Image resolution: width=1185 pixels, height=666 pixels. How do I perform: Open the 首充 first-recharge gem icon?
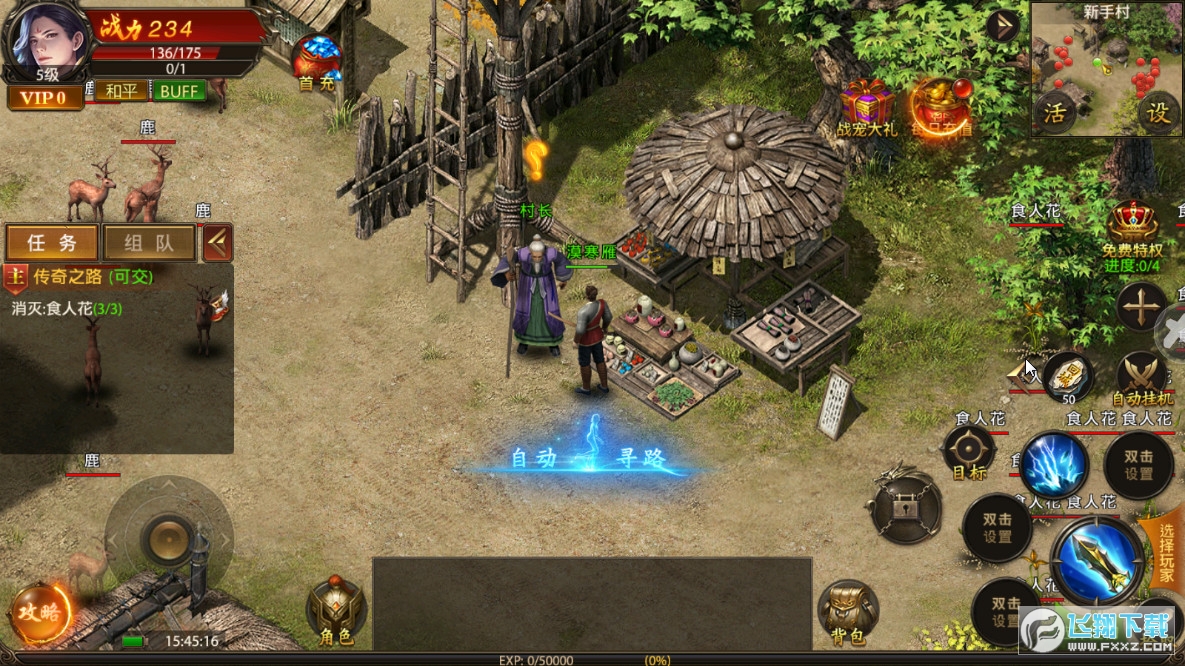click(x=316, y=62)
